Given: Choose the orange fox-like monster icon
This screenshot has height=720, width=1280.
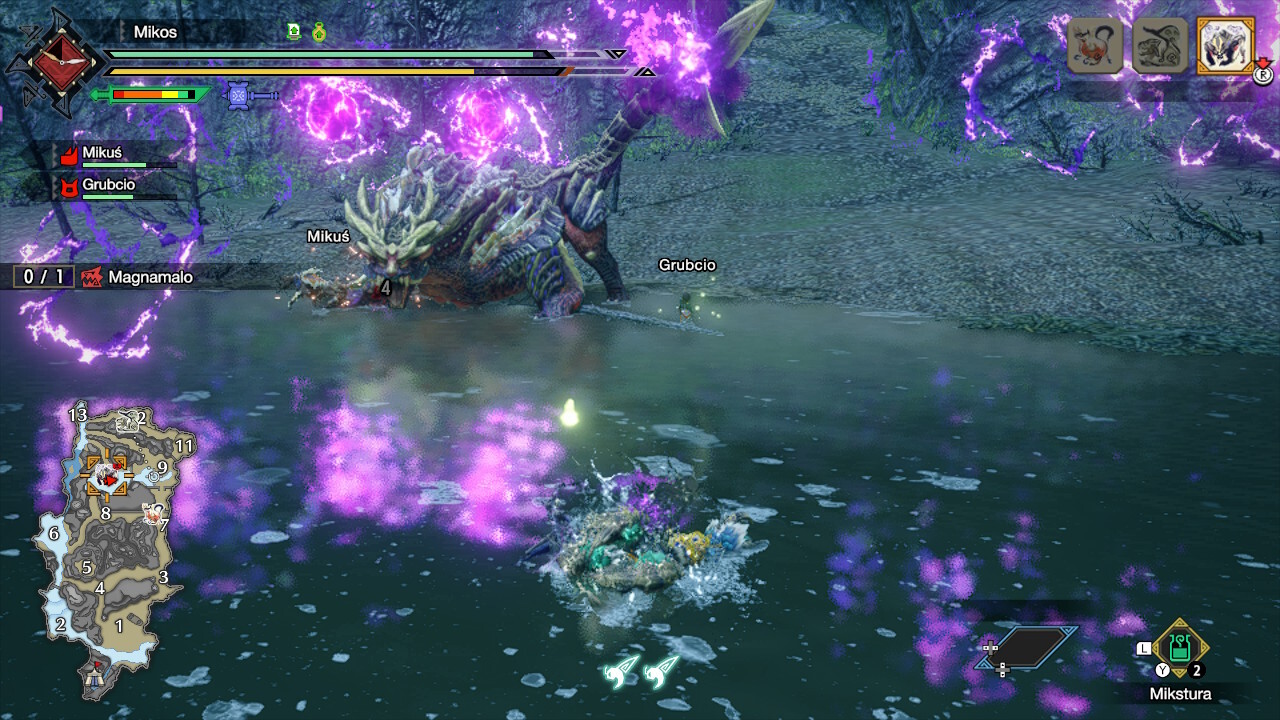Looking at the screenshot, I should [x=1095, y=46].
